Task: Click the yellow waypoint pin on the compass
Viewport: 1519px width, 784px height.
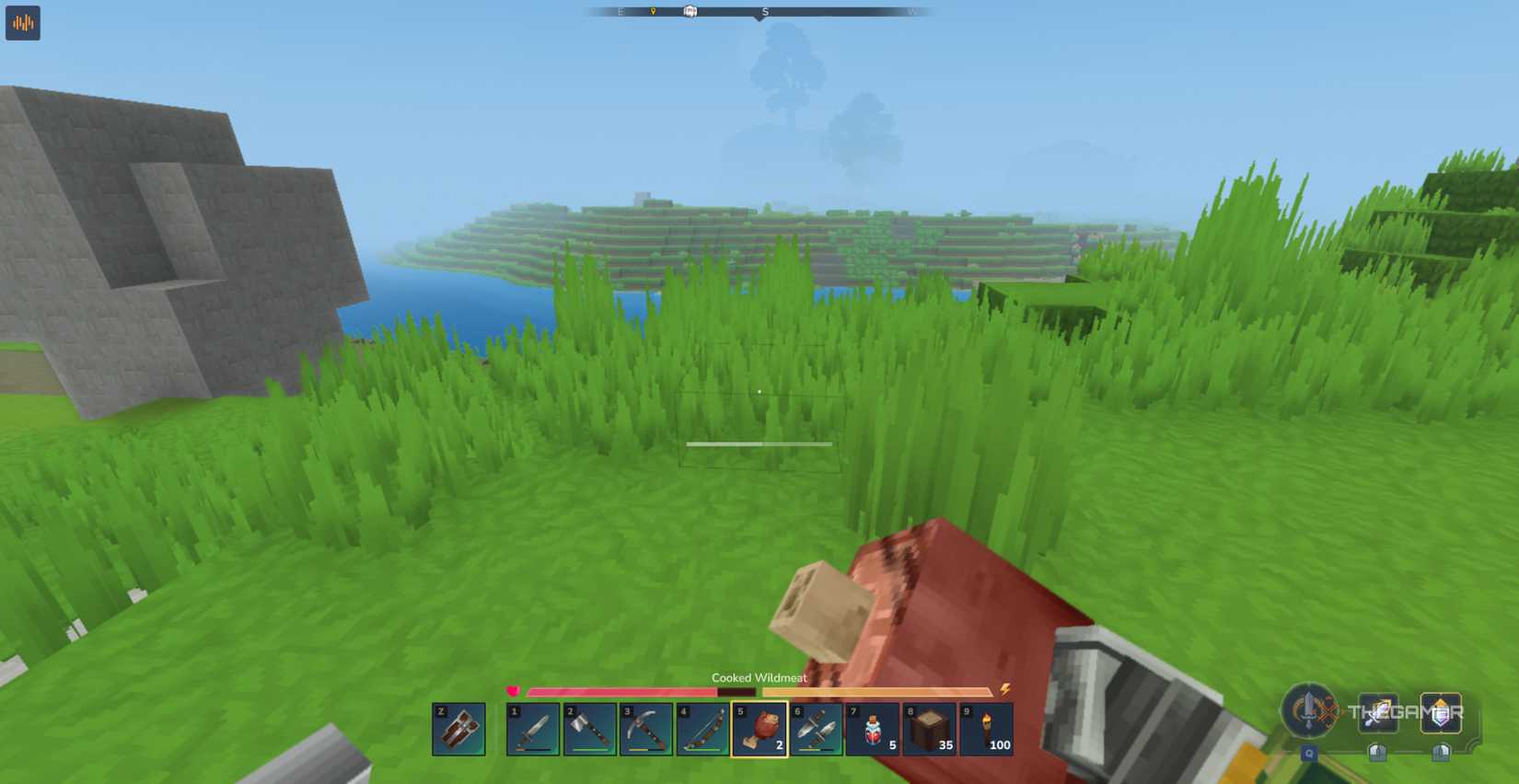Action: click(653, 10)
